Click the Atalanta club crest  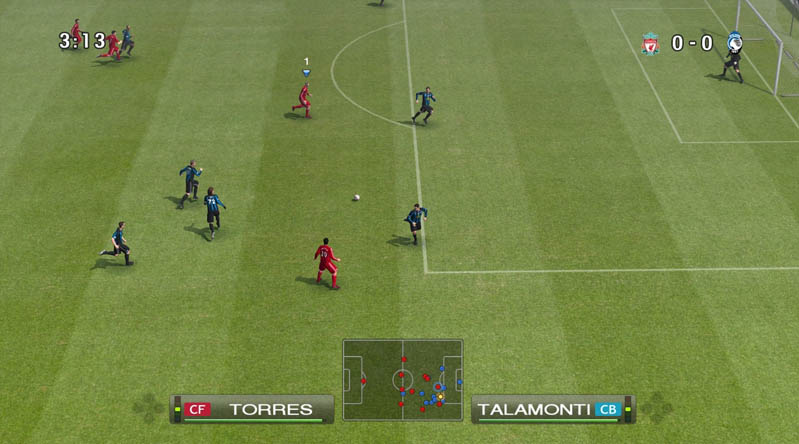coord(734,43)
